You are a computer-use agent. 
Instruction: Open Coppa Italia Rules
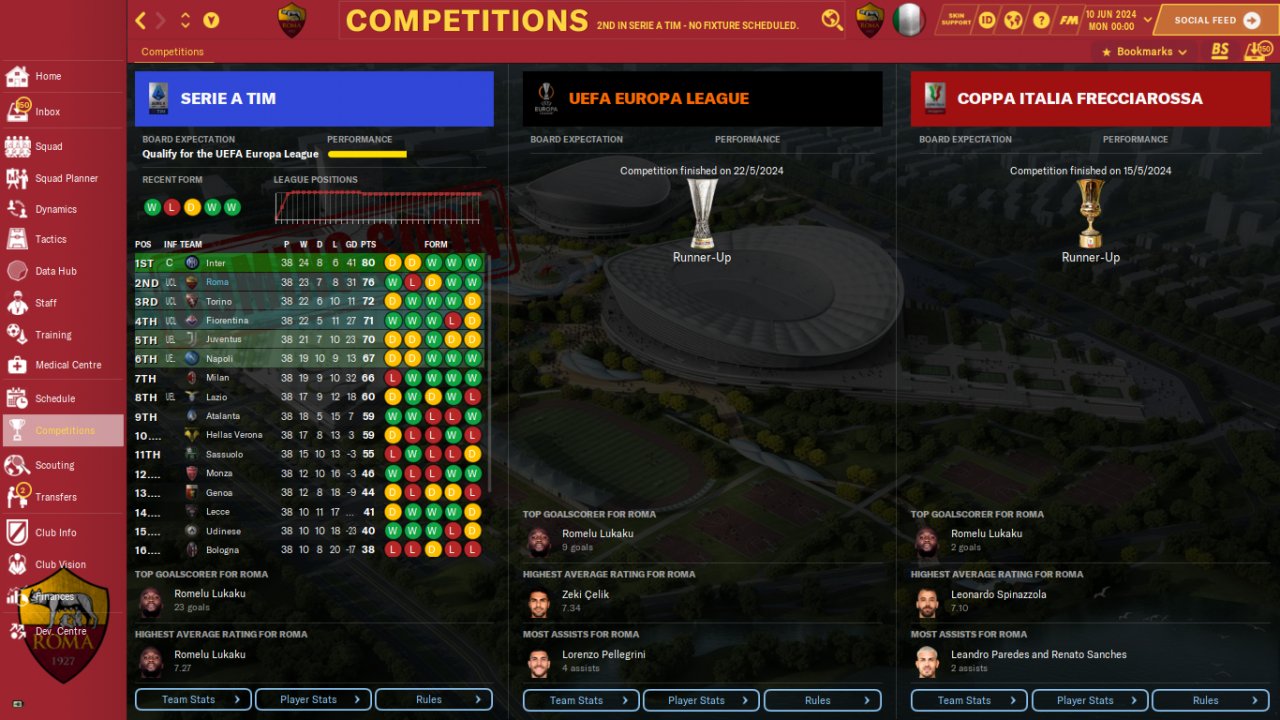[1210, 700]
